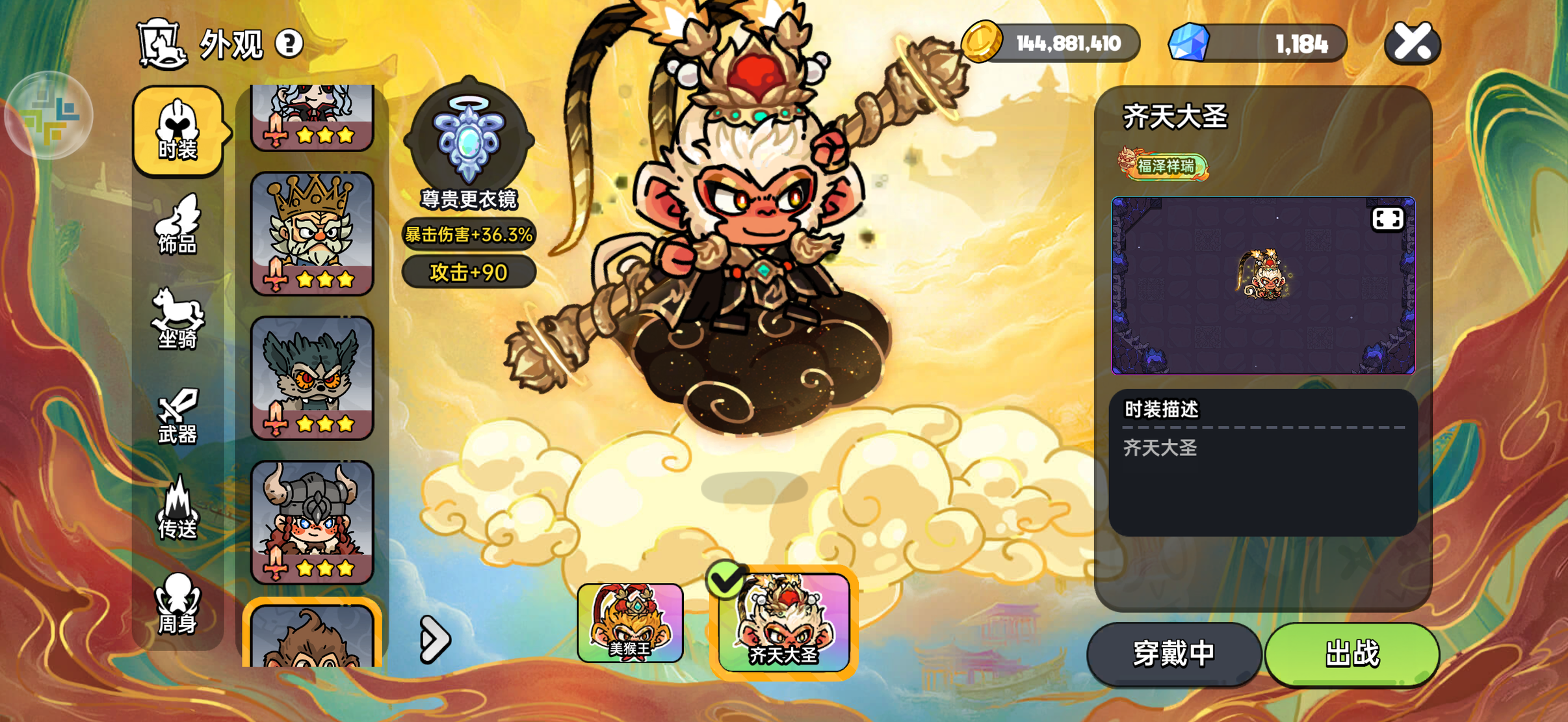Pick the horned viking helmet girl costume
This screenshot has height=722, width=1568.
[312, 522]
